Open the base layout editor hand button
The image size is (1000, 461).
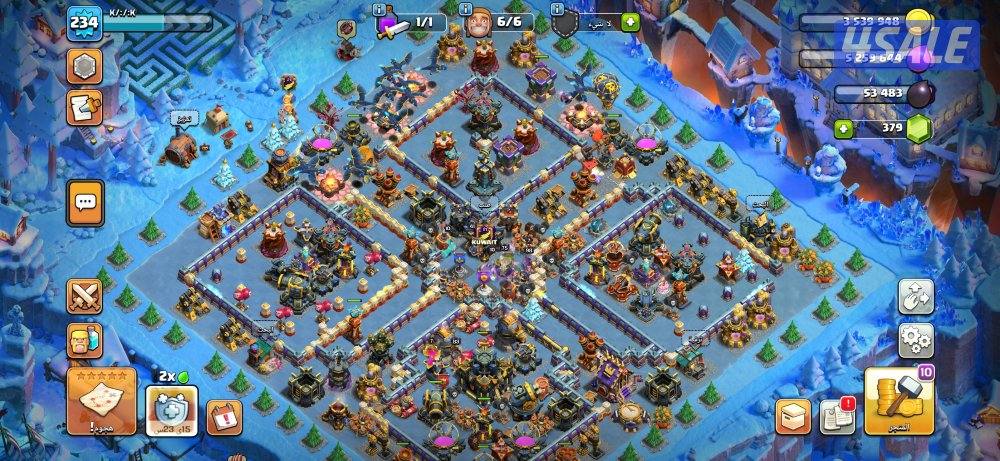pos(915,296)
